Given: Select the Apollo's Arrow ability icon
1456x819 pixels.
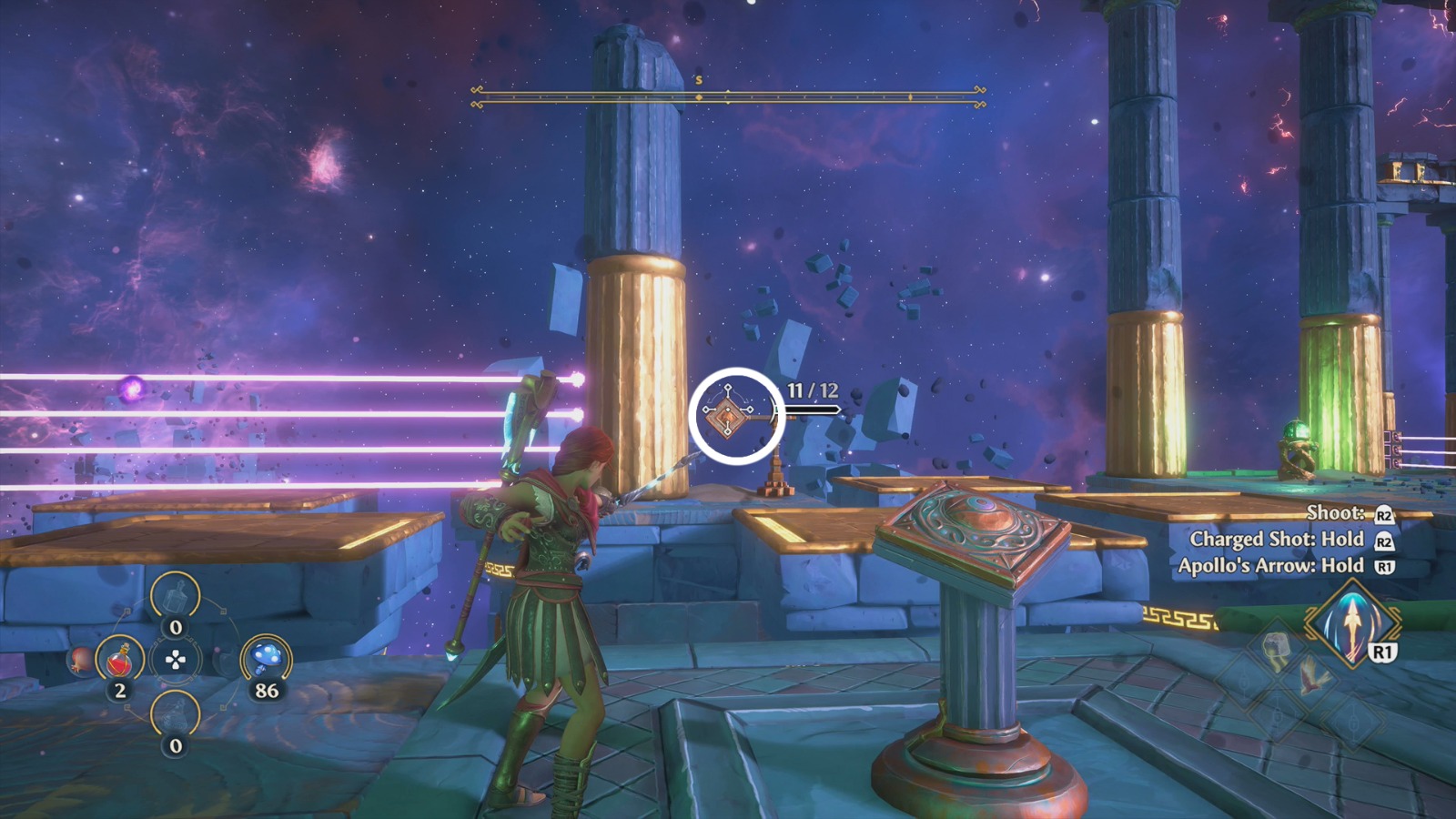Looking at the screenshot, I should 1352,624.
